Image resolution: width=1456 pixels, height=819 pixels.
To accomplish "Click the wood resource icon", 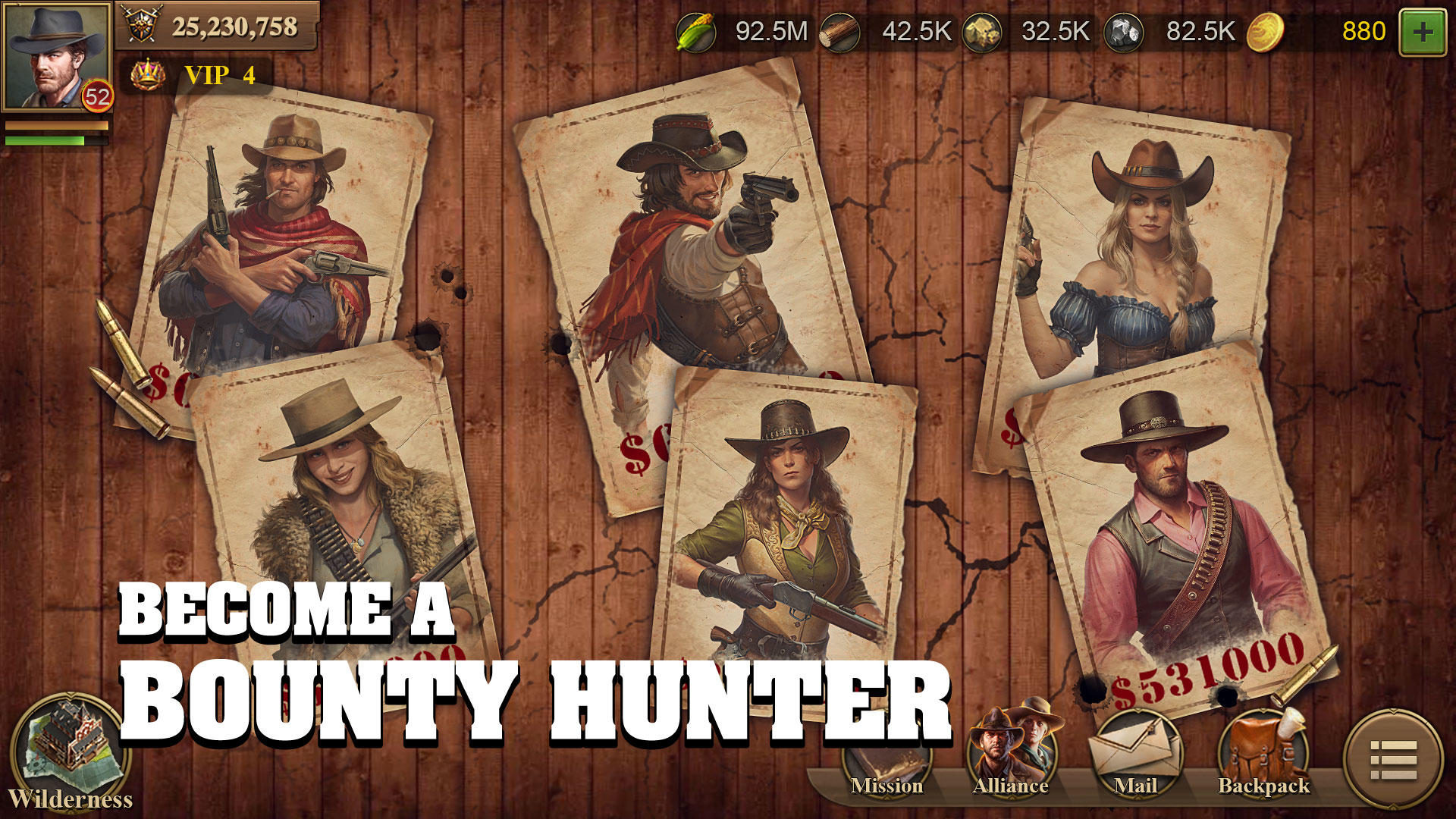I will [838, 32].
